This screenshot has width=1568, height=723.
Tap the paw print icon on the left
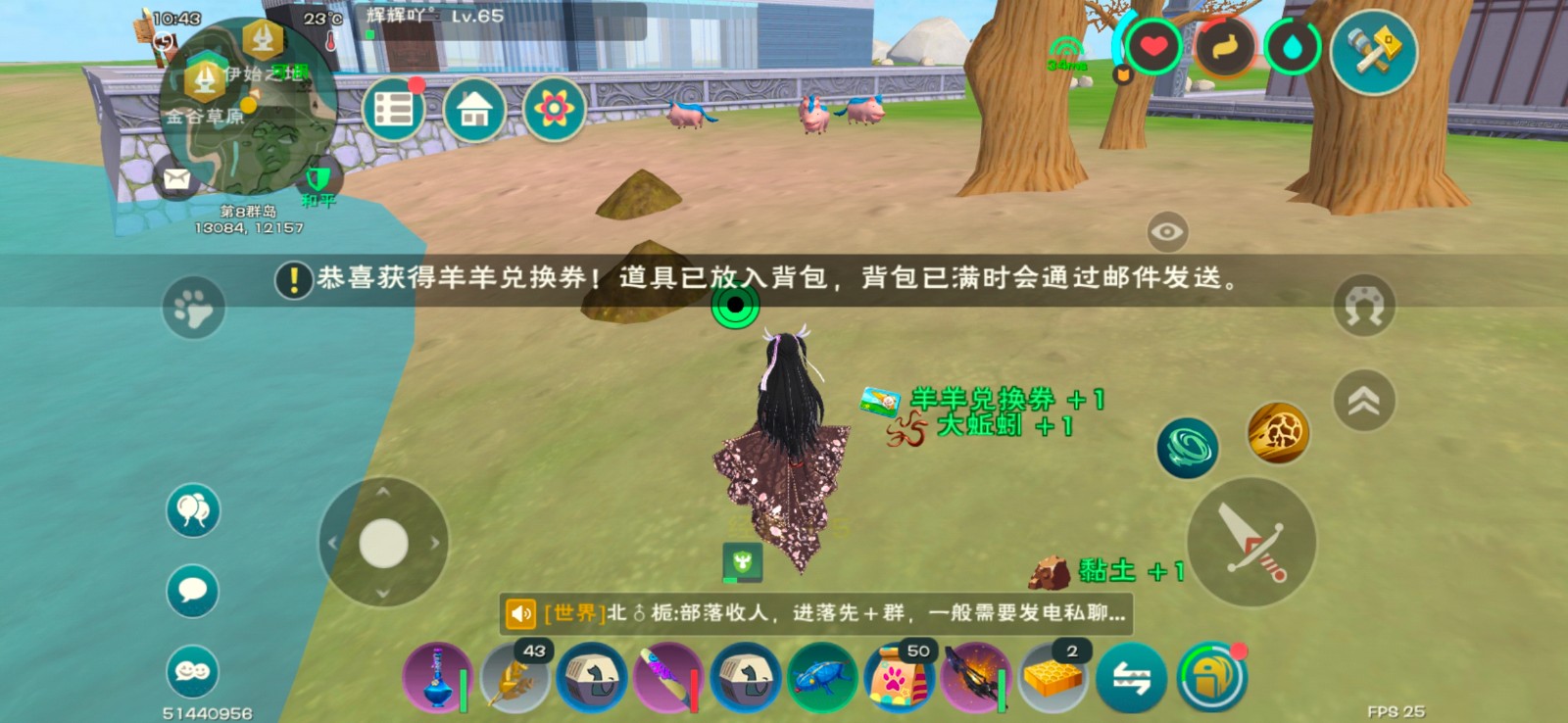click(194, 309)
